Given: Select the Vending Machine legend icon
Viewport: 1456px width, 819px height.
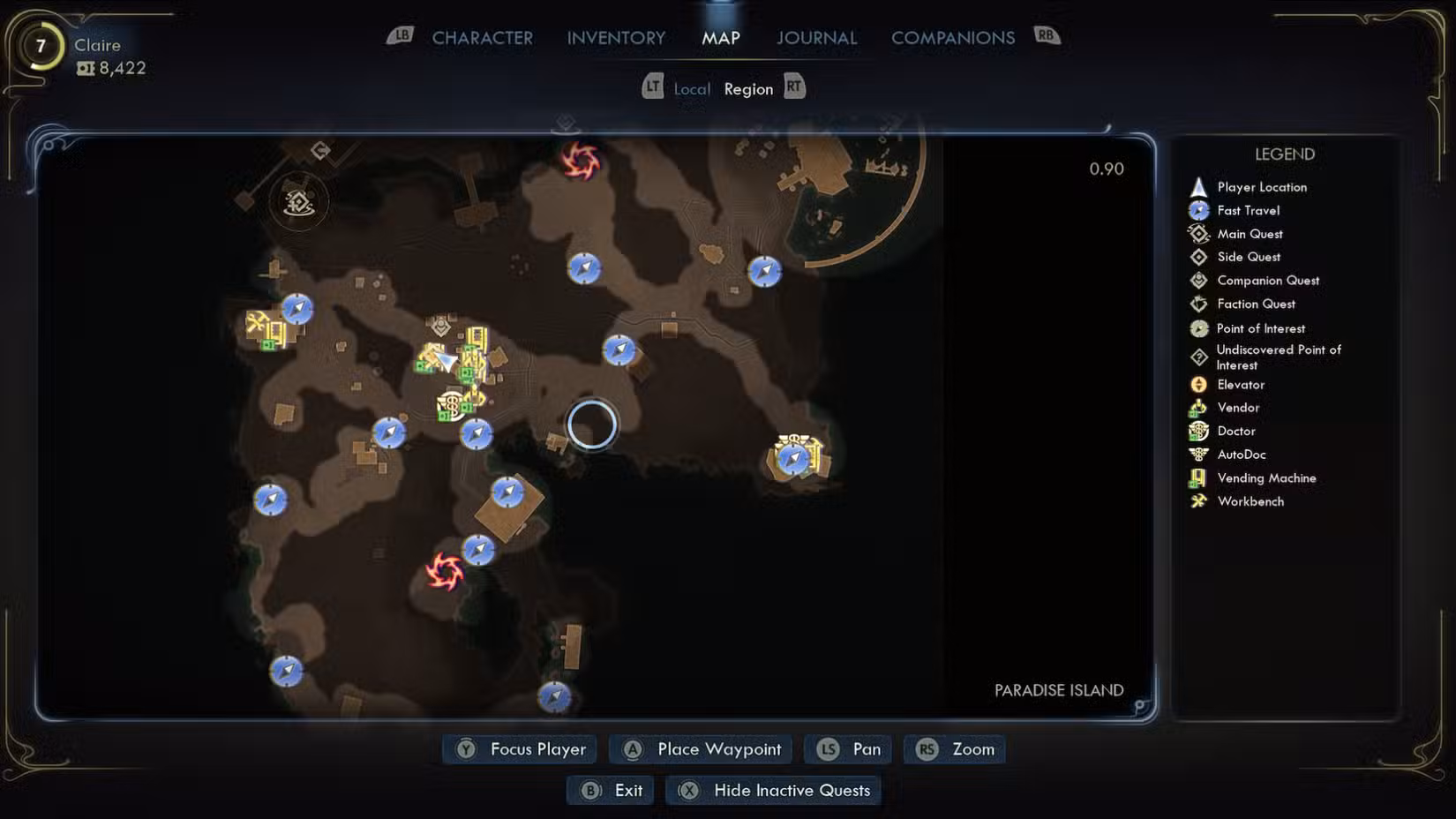Looking at the screenshot, I should [1198, 477].
